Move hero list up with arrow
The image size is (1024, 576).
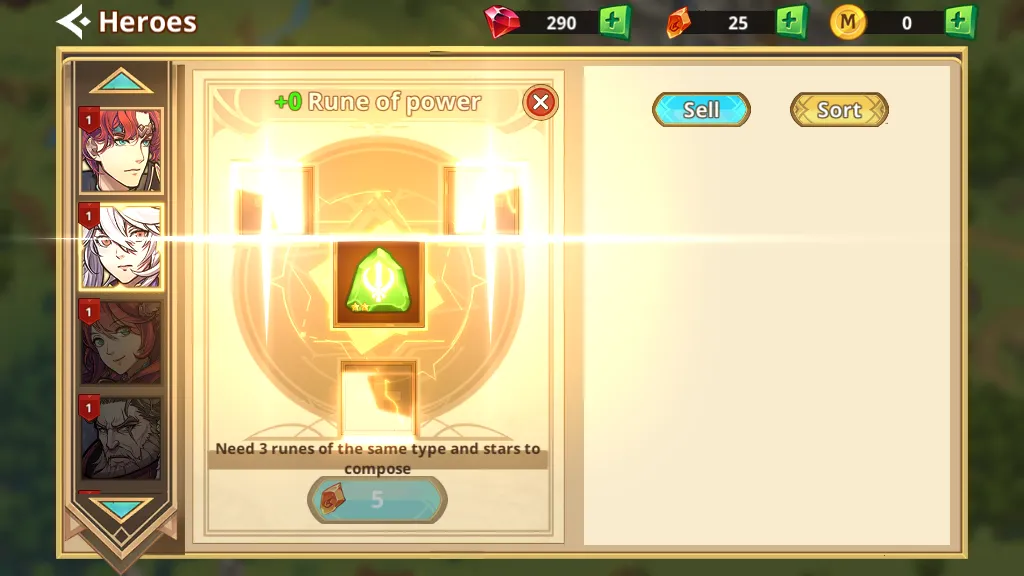click(121, 81)
